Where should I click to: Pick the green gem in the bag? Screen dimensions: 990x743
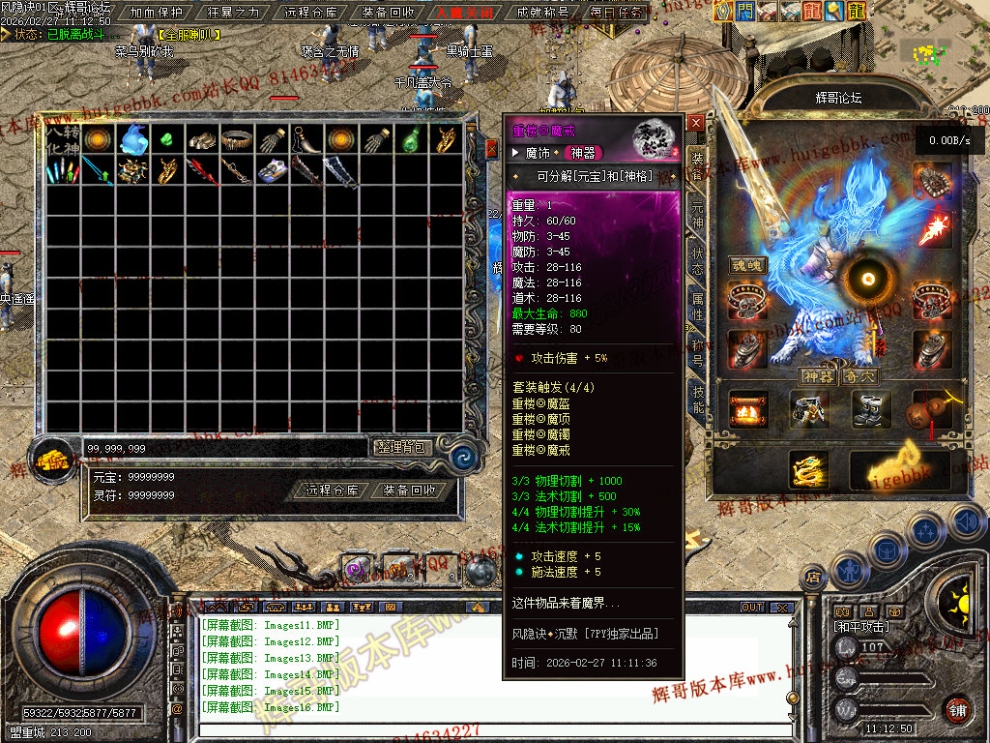pyautogui.click(x=167, y=139)
